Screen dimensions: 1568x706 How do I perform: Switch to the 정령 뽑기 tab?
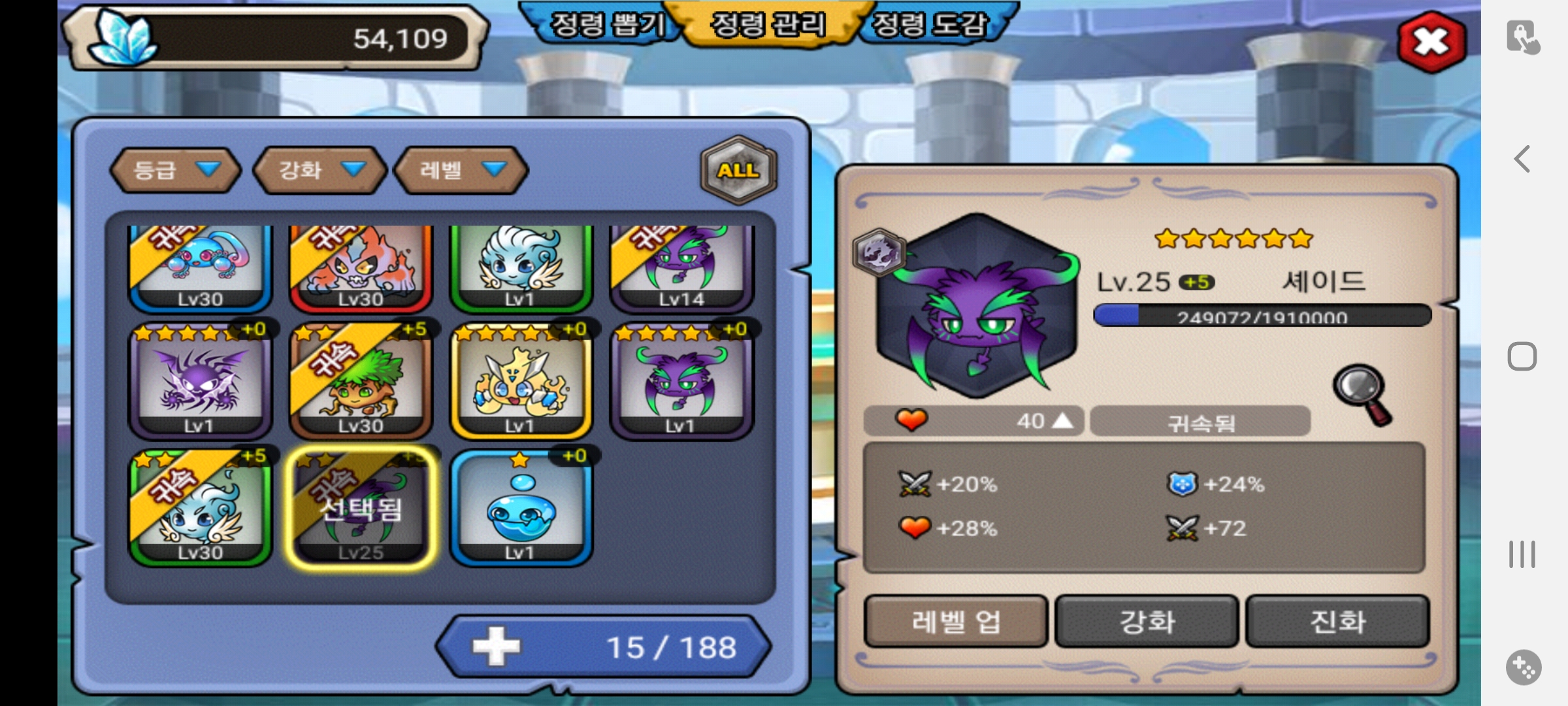(x=606, y=26)
